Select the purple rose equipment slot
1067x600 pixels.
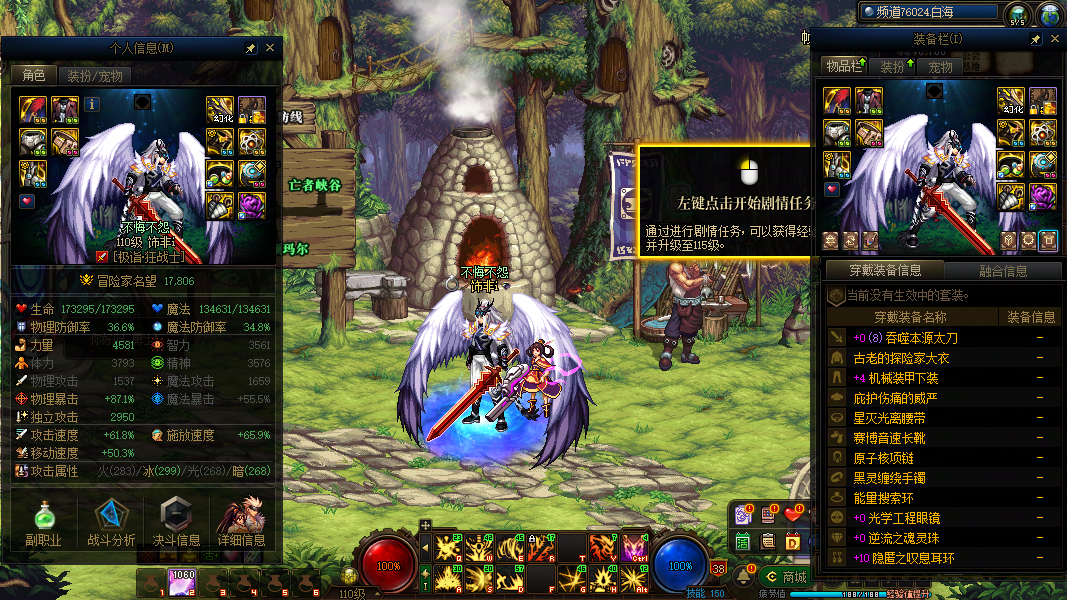coord(1043,195)
